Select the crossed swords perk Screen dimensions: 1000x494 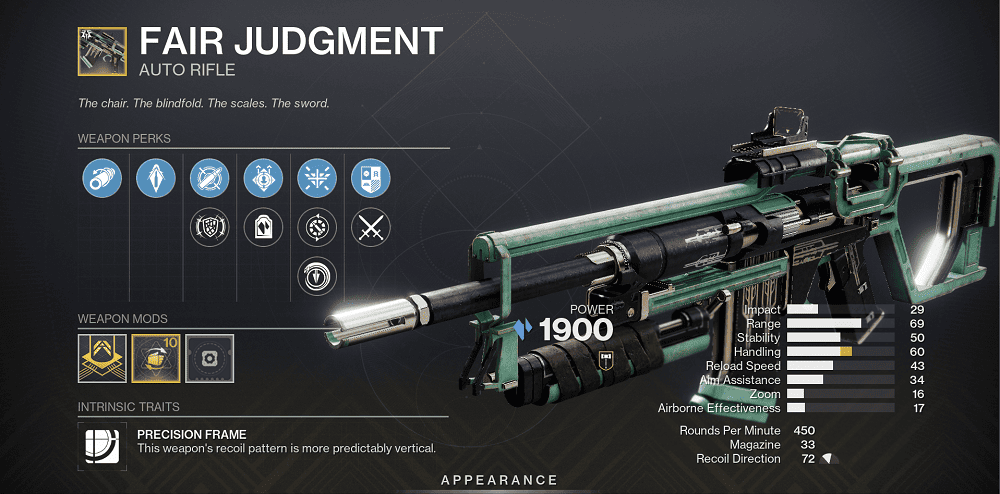[x=371, y=229]
